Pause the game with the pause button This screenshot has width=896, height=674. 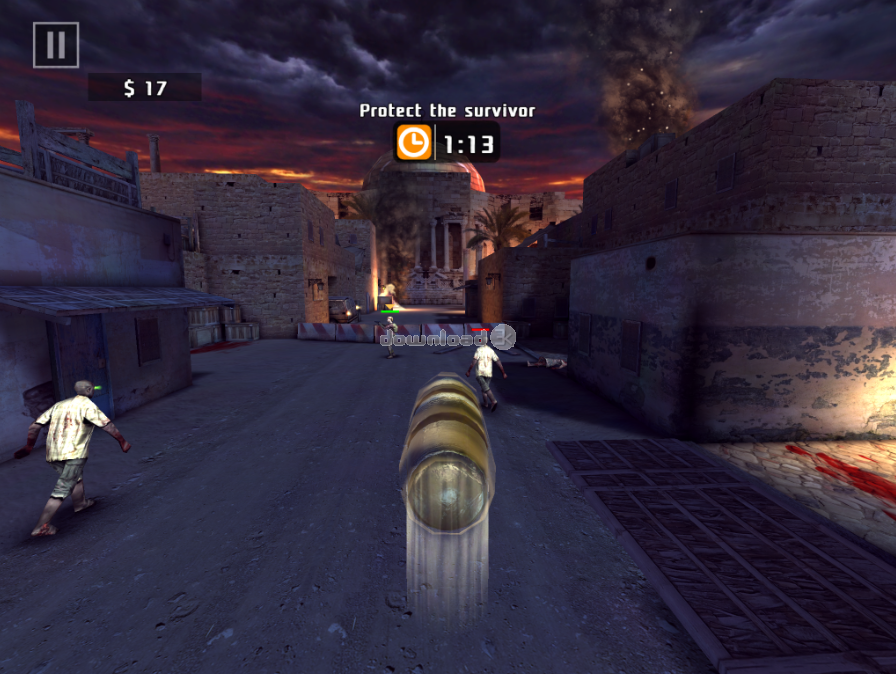56,45
